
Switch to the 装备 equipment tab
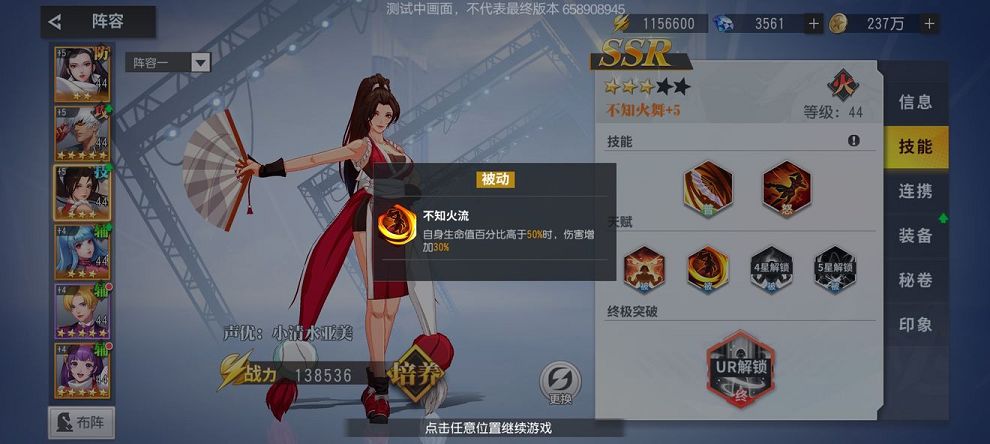click(915, 236)
